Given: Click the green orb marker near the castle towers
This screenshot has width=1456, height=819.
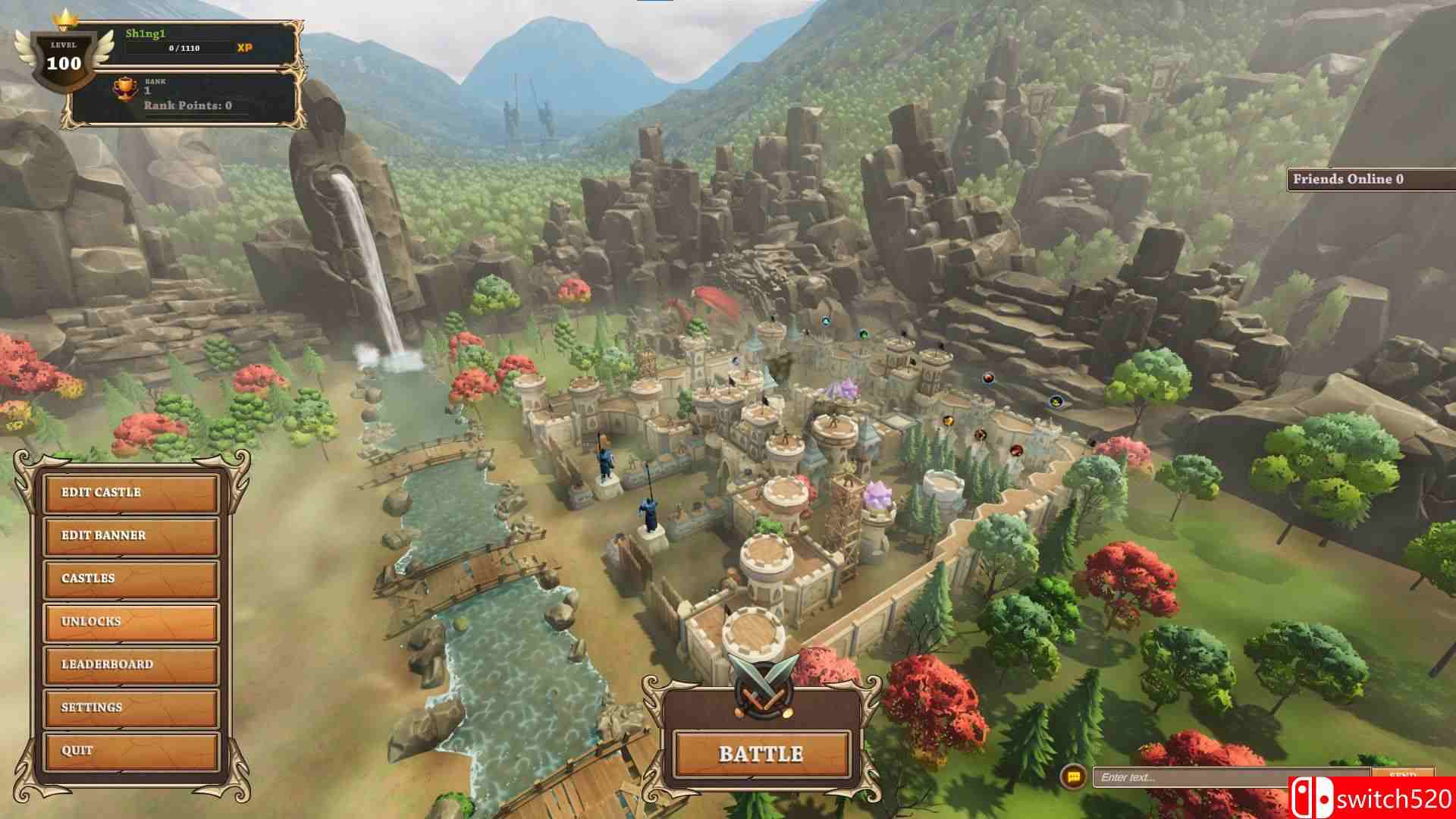Looking at the screenshot, I should (x=864, y=334).
